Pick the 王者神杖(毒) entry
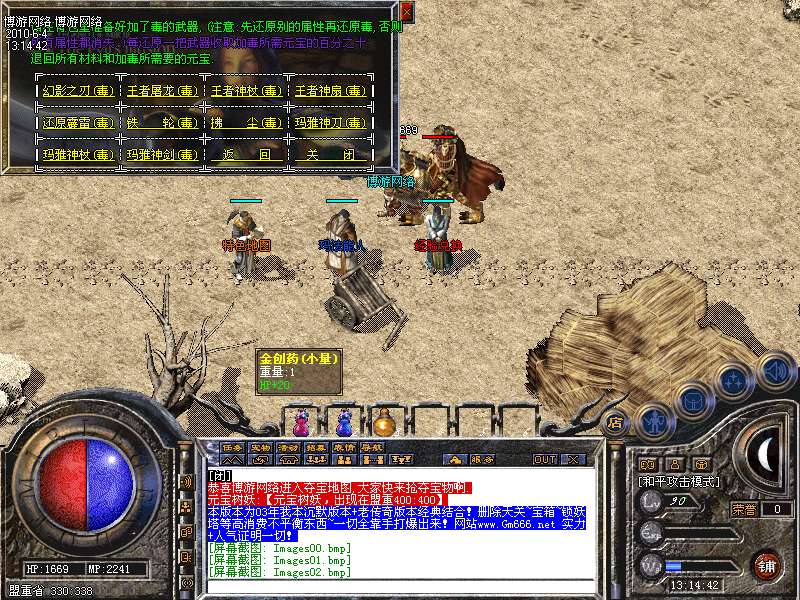The height and width of the screenshot is (600, 800). pyautogui.click(x=243, y=91)
